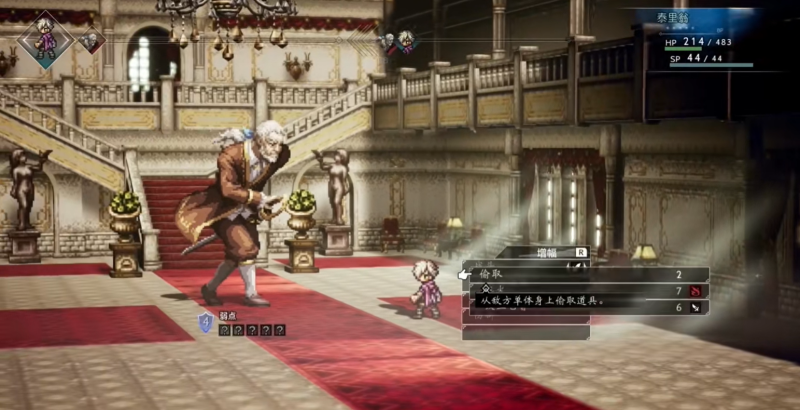Viewport: 800px width, 410px height.
Task: Choose the skill row costing 7 SP
Action: [585, 290]
